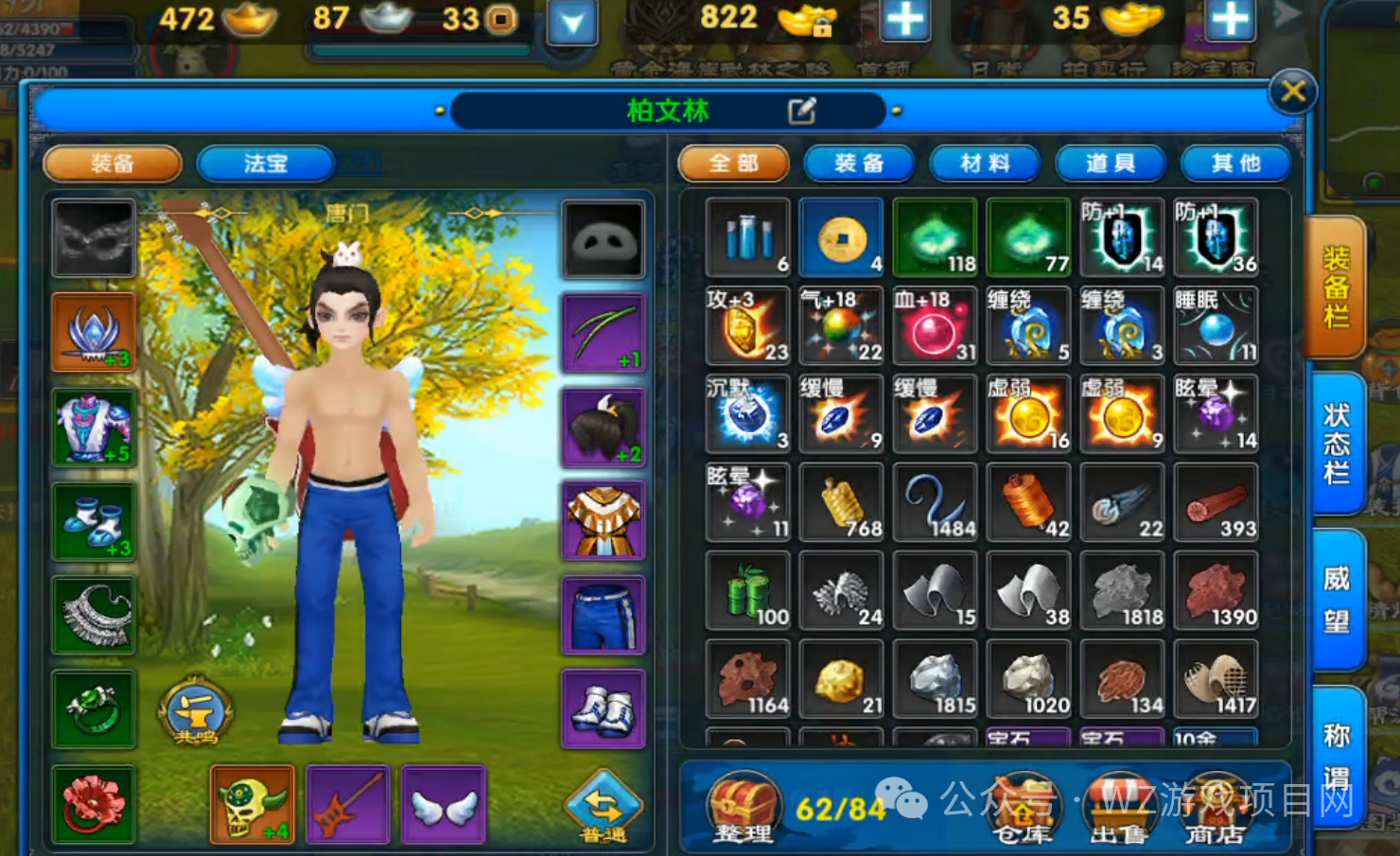Screen dimensions: 1400x856
Task: Toggle the 普通 outfit swap button
Action: [603, 807]
